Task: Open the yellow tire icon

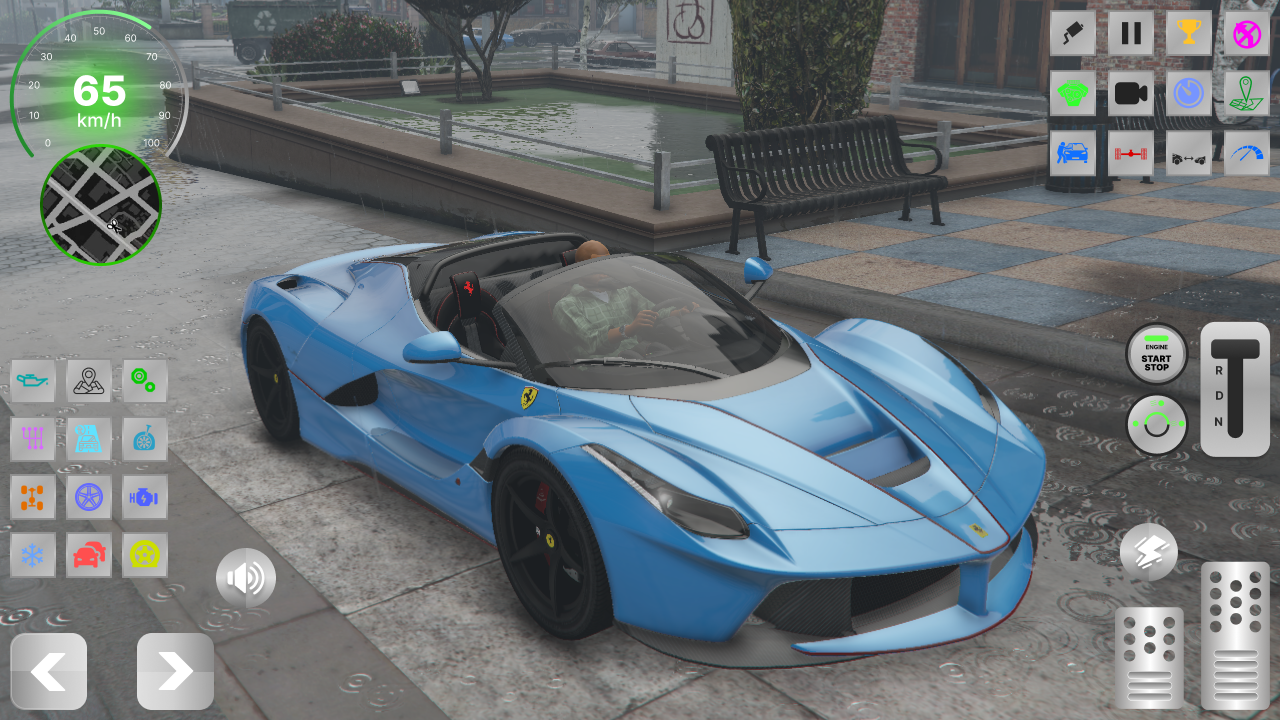Action: 144,555
